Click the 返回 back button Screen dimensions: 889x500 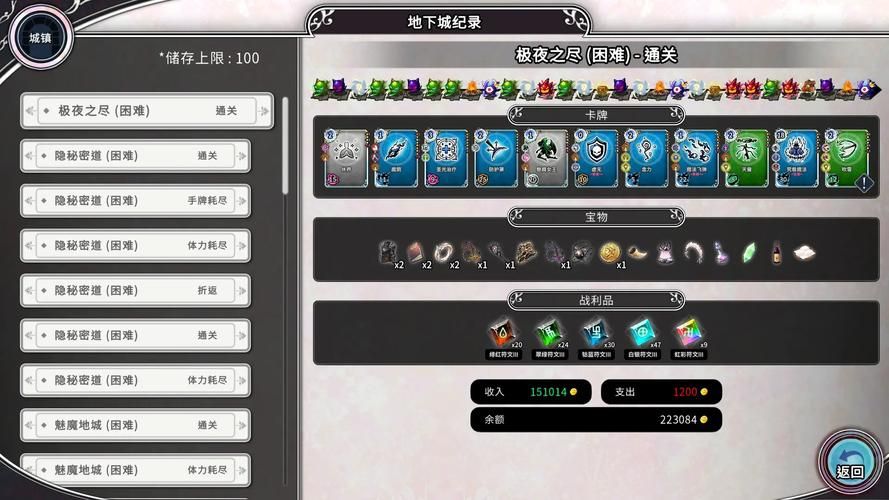(x=849, y=464)
